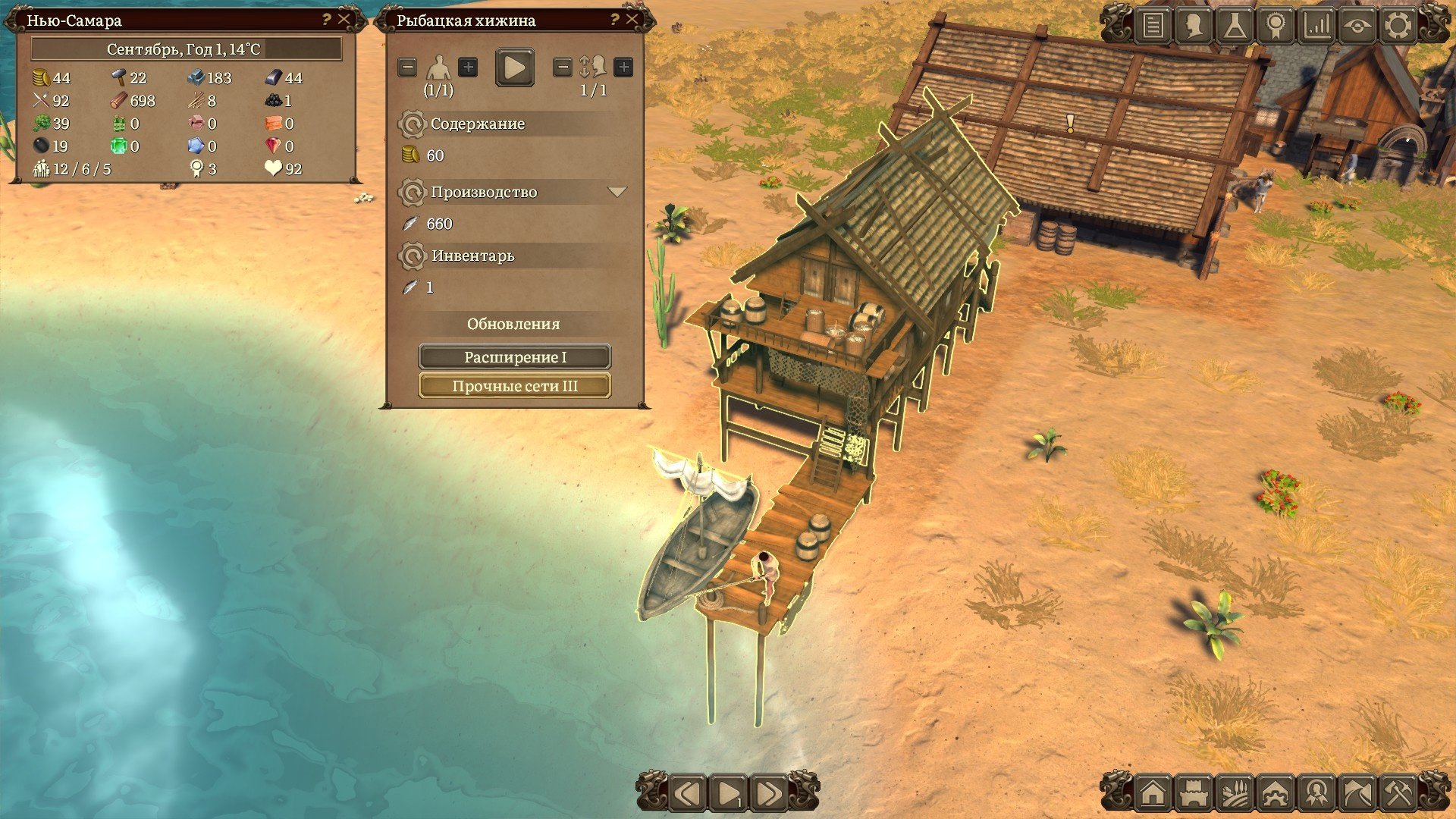Open the document list icon

click(1153, 26)
